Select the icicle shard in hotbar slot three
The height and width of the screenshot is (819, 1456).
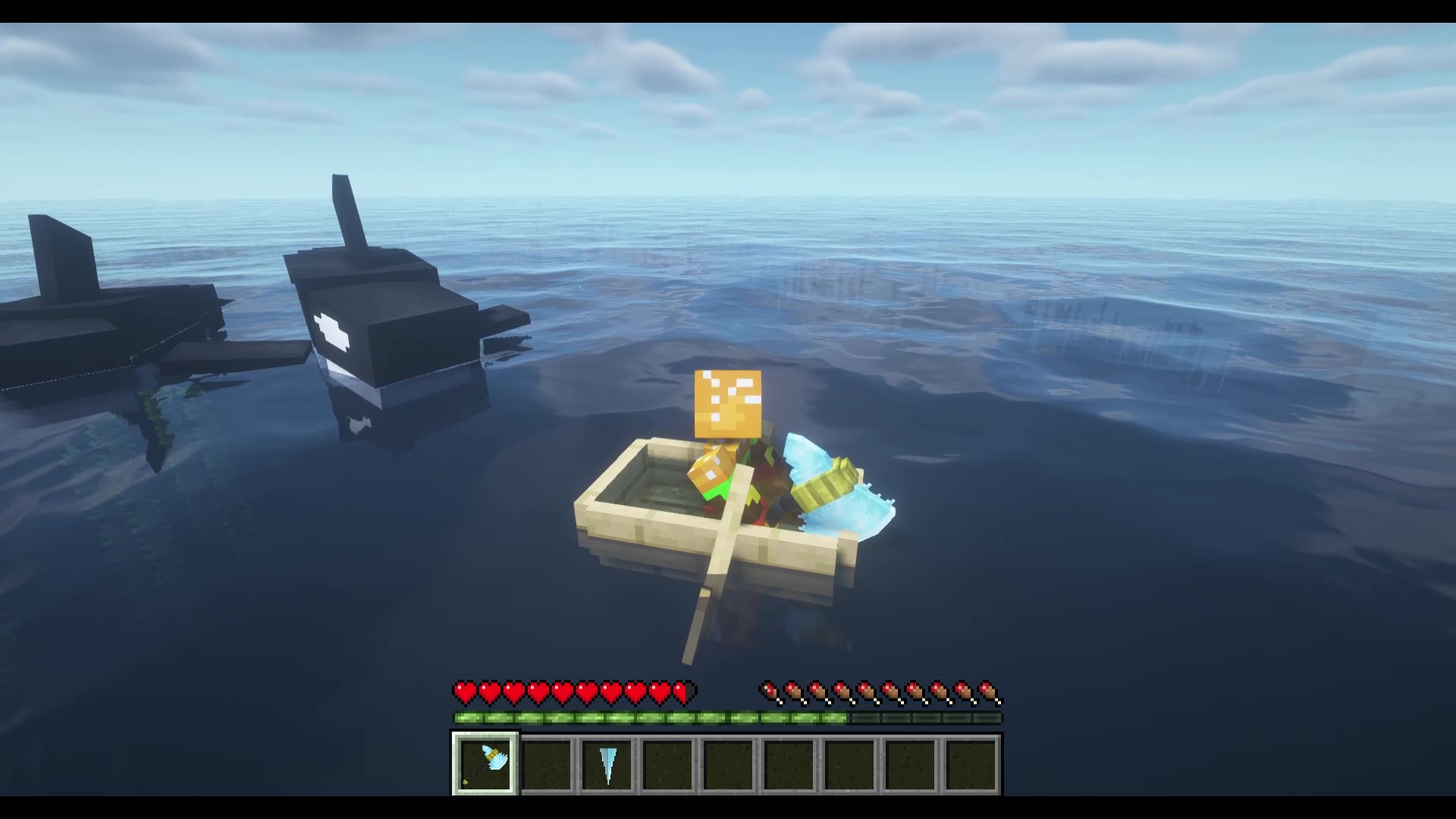pos(607,762)
